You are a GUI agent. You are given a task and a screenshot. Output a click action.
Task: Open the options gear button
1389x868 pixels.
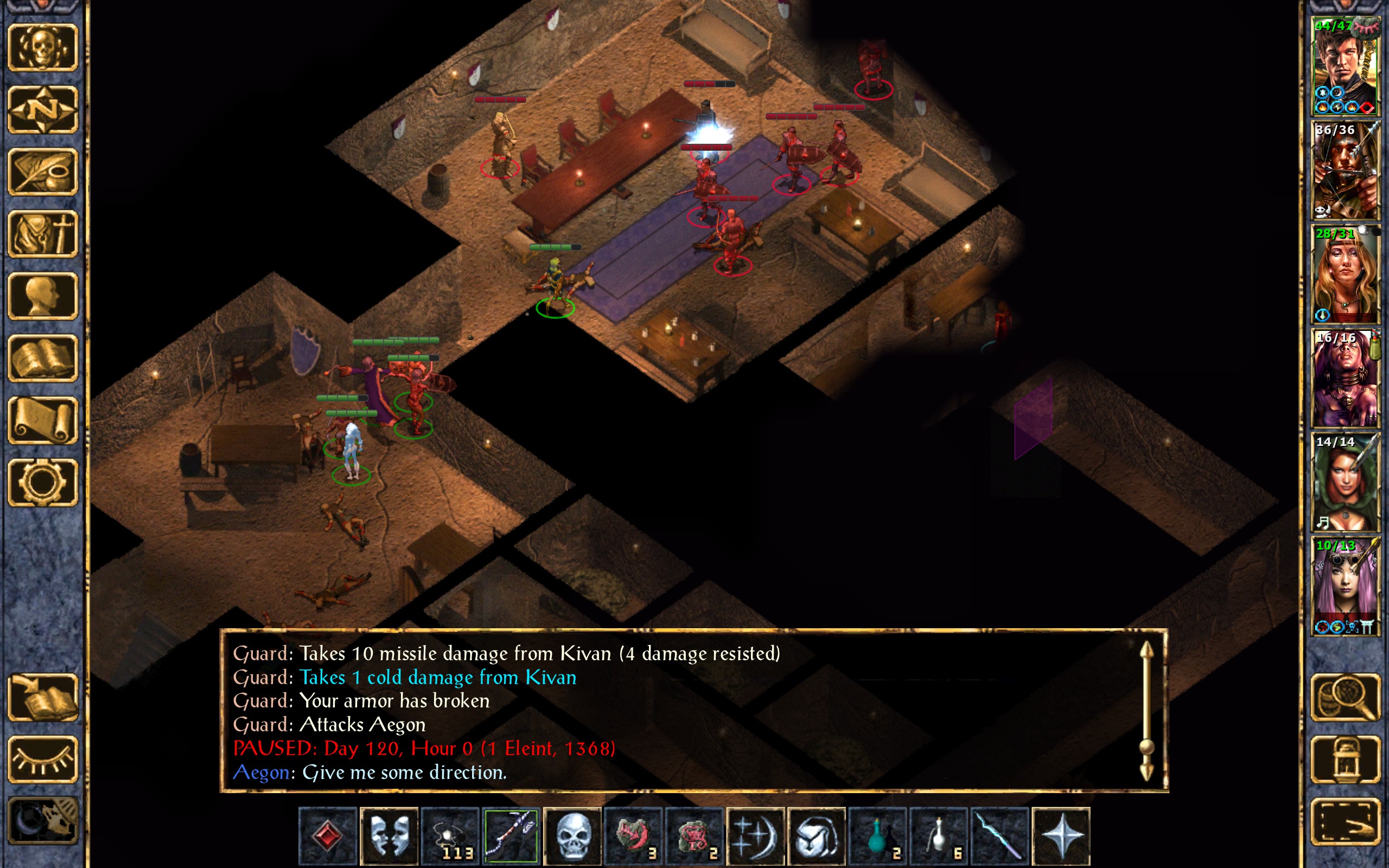click(x=43, y=482)
